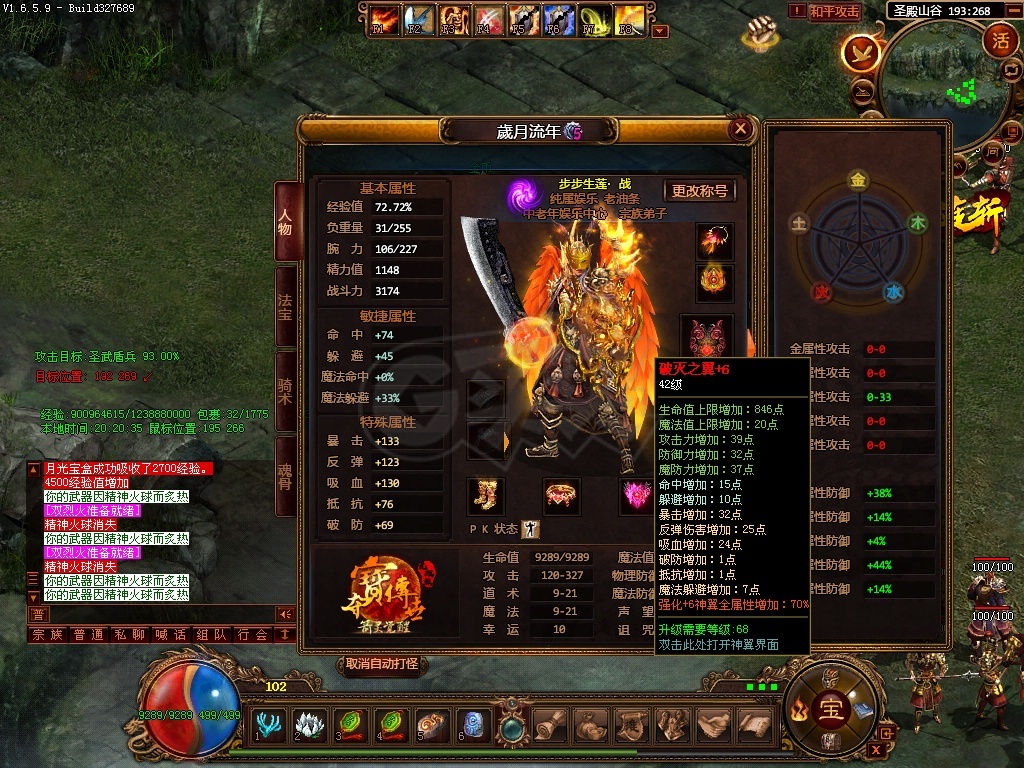Viewport: 1024px width, 768px height.
Task: Click the 更改称号 change title button
Action: [699, 191]
